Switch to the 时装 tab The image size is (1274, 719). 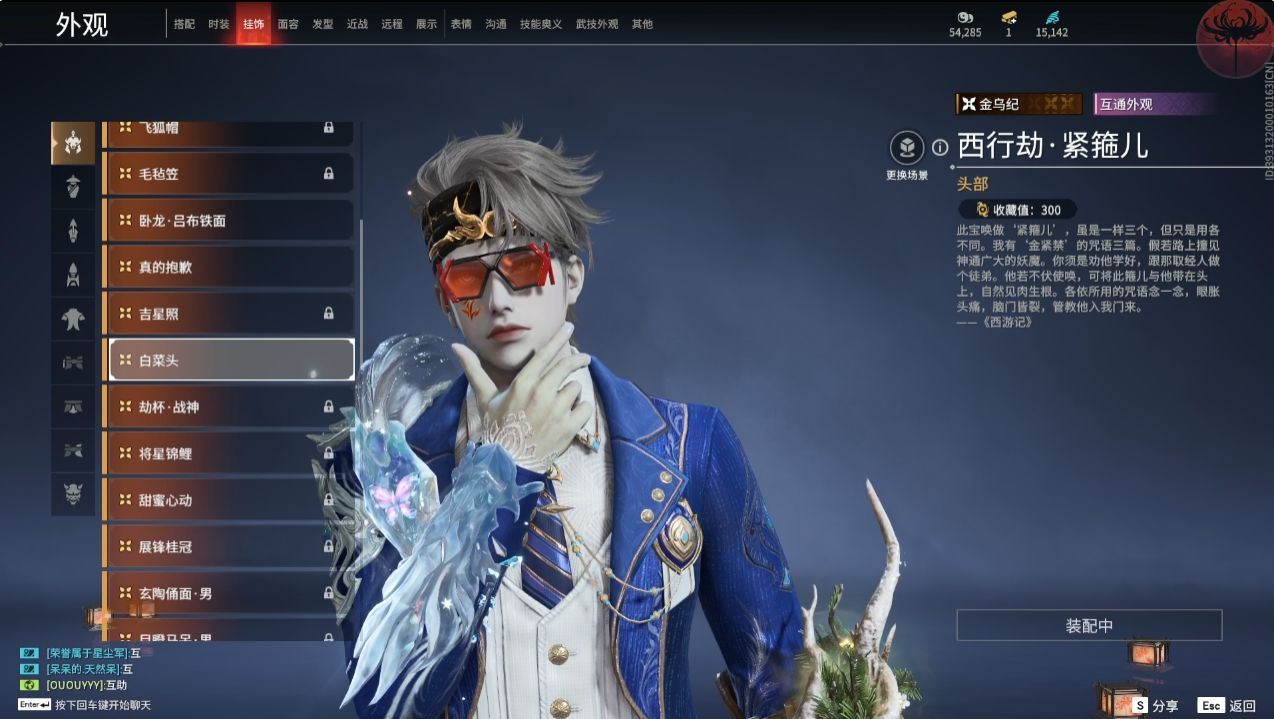[x=218, y=24]
